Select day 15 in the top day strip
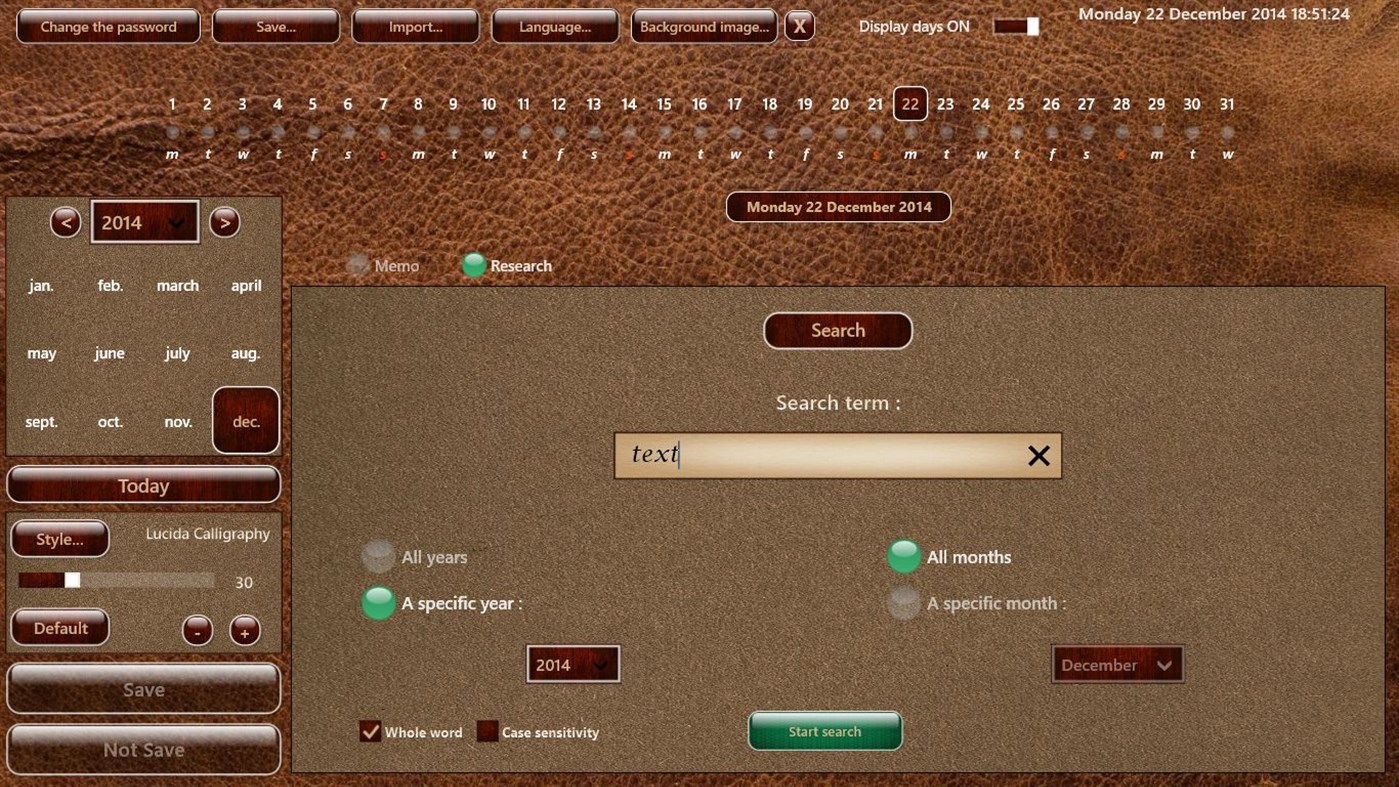The width and height of the screenshot is (1399, 787). [663, 103]
